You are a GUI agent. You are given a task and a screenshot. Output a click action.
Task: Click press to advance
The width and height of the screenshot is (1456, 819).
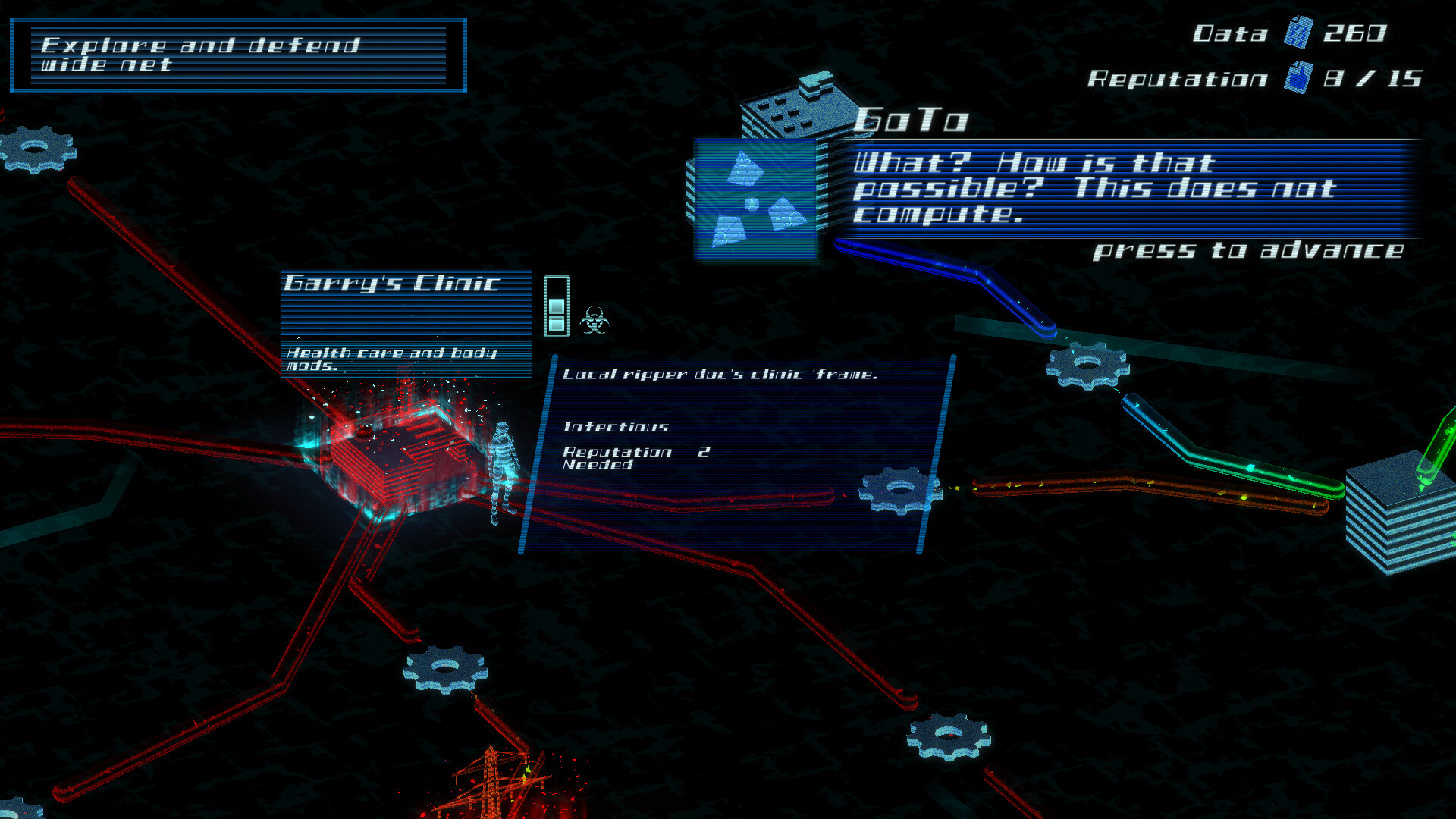point(1247,251)
